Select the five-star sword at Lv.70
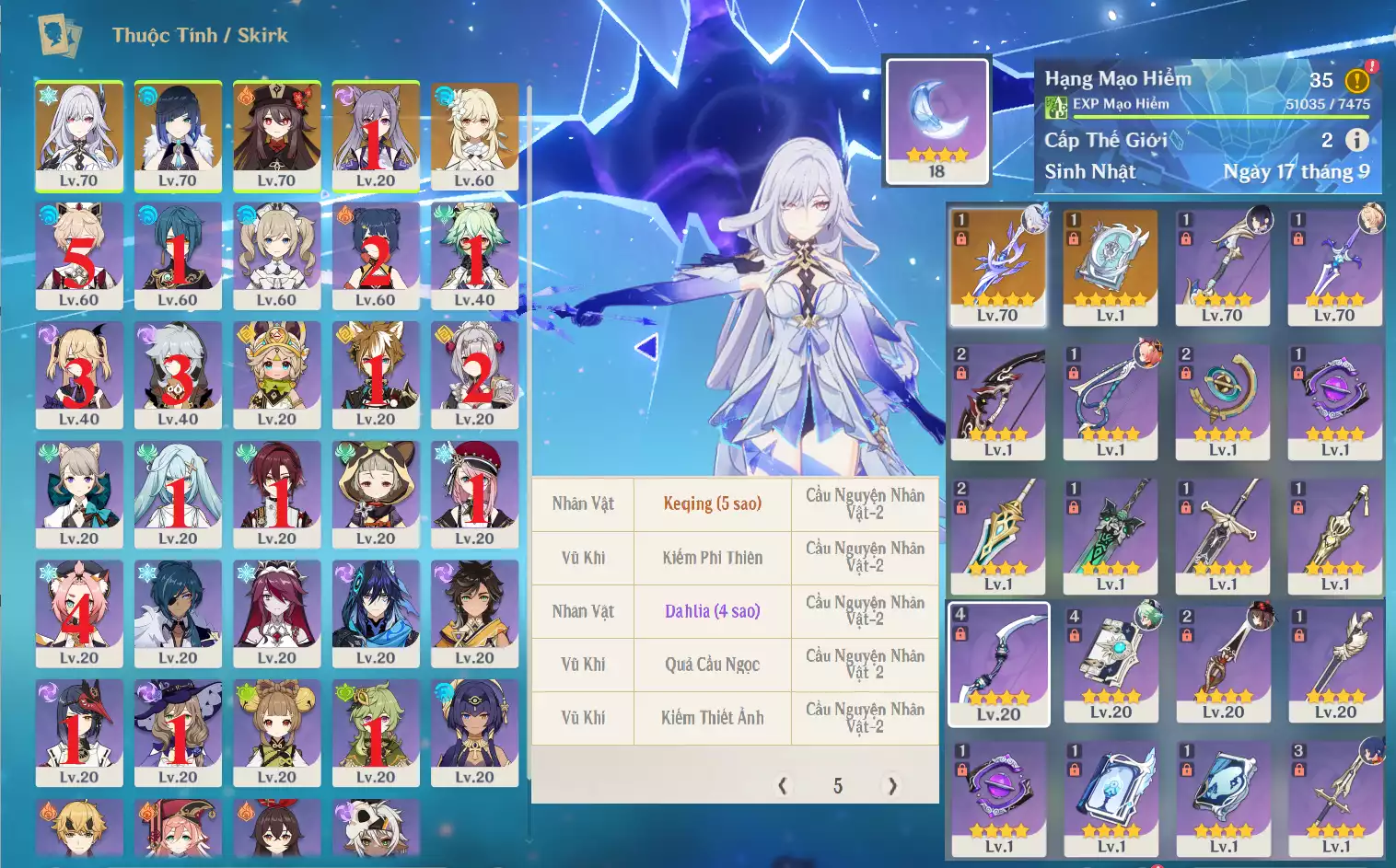 [998, 267]
